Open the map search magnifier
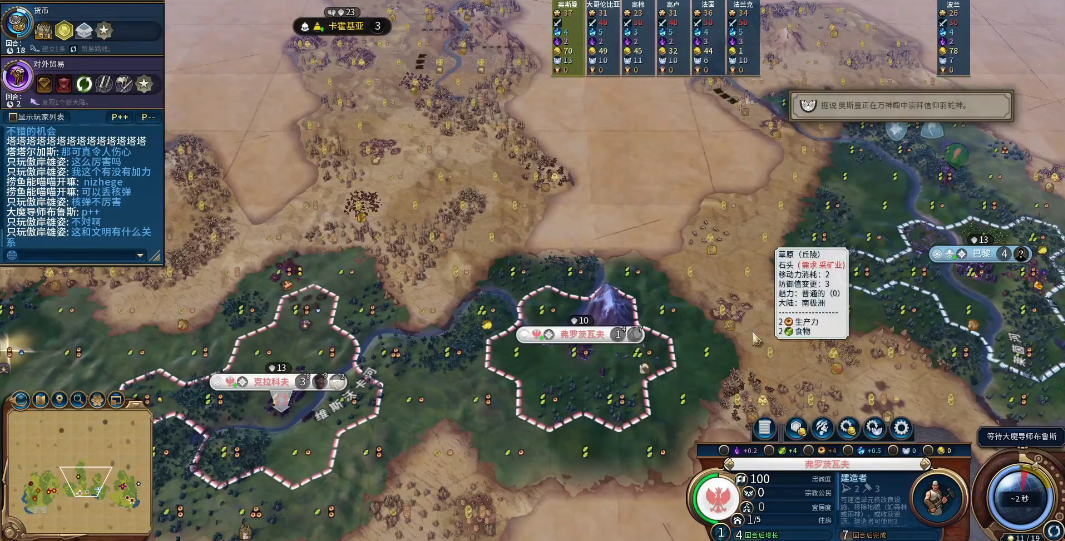This screenshot has width=1065, height=541. pos(77,400)
